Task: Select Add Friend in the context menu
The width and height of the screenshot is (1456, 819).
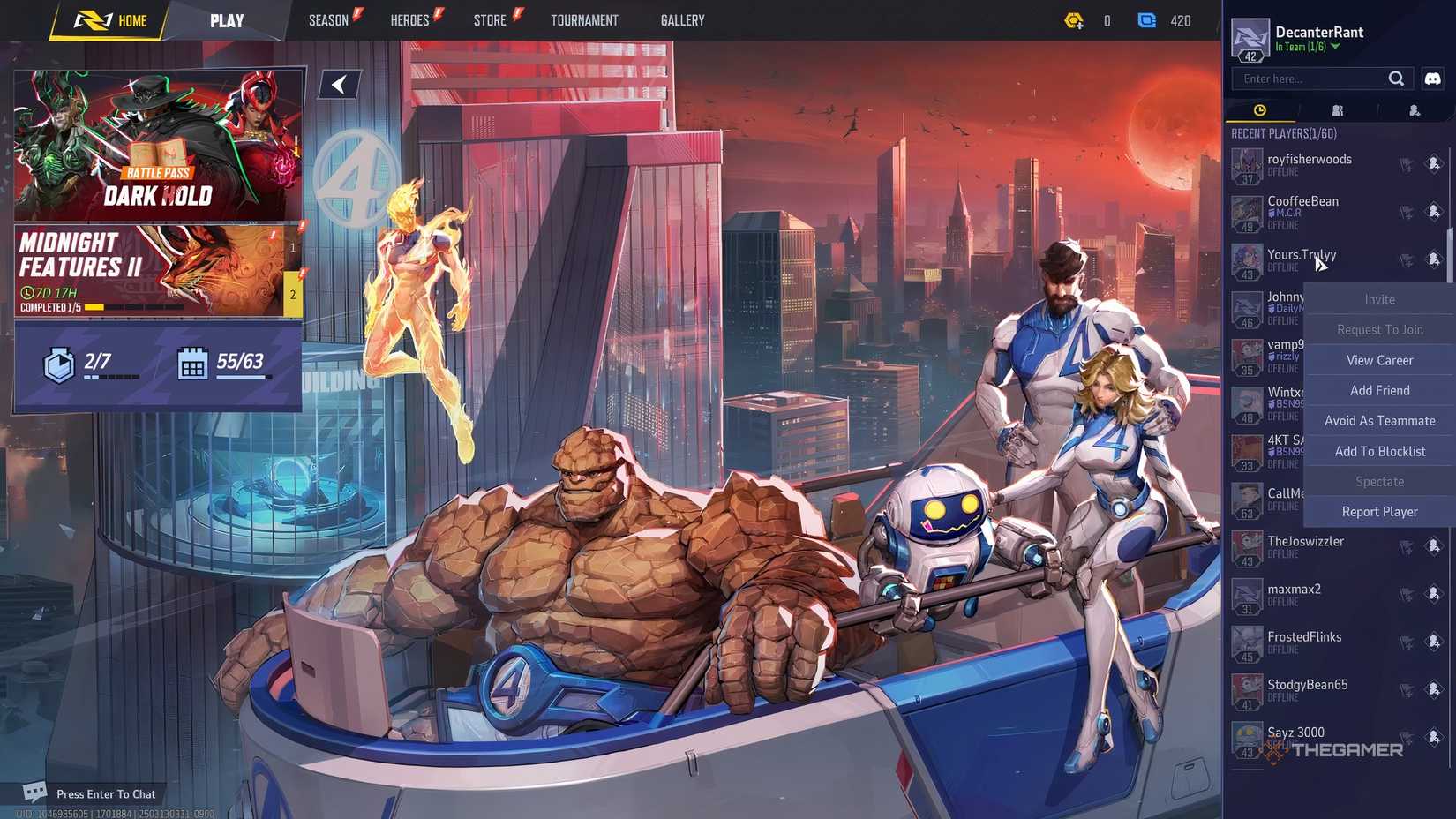Action: (1378, 390)
